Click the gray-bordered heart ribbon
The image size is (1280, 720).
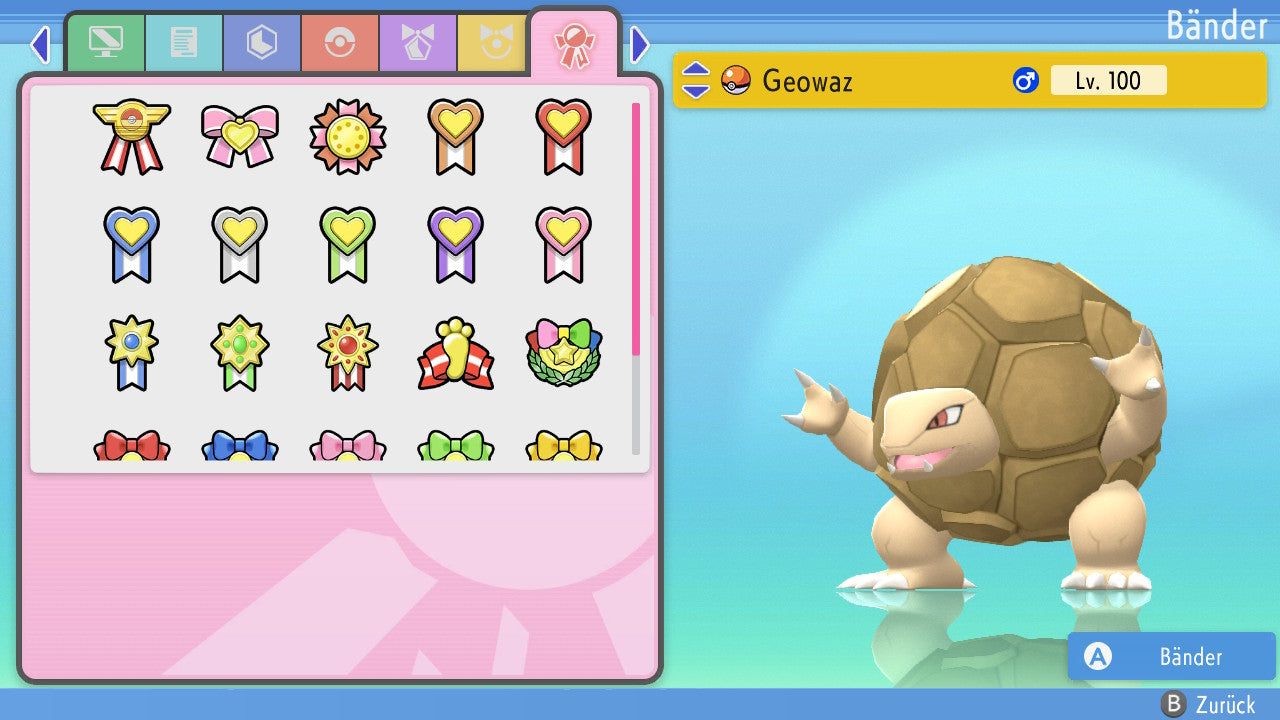240,243
